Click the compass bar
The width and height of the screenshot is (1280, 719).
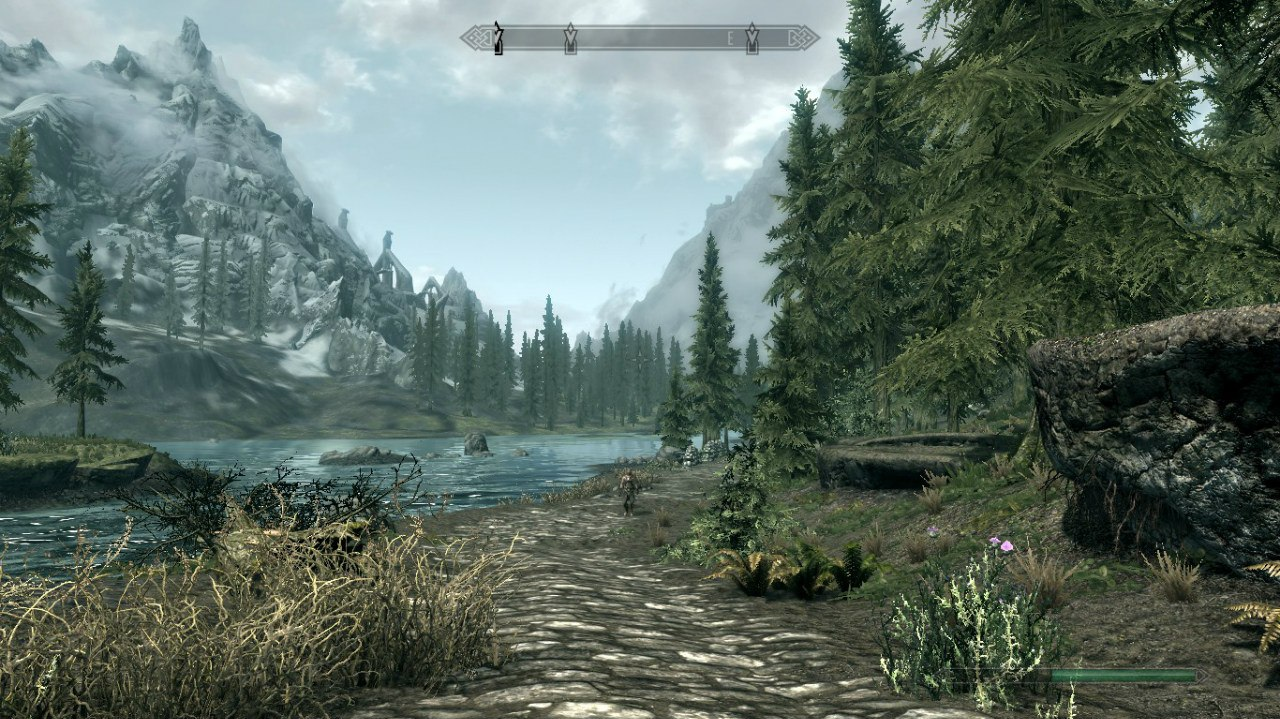click(640, 38)
